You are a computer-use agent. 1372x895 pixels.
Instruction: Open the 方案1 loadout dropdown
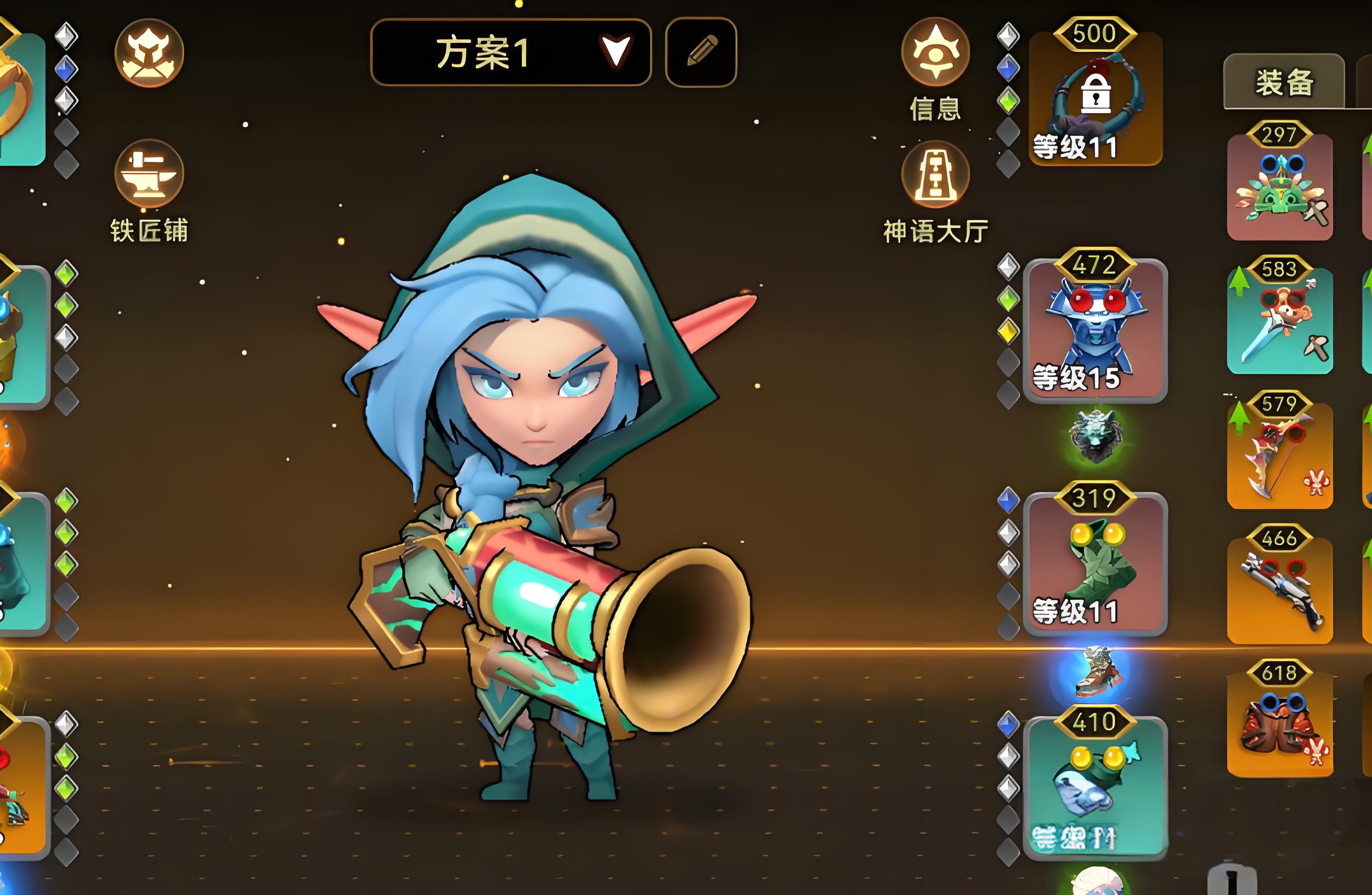[511, 52]
